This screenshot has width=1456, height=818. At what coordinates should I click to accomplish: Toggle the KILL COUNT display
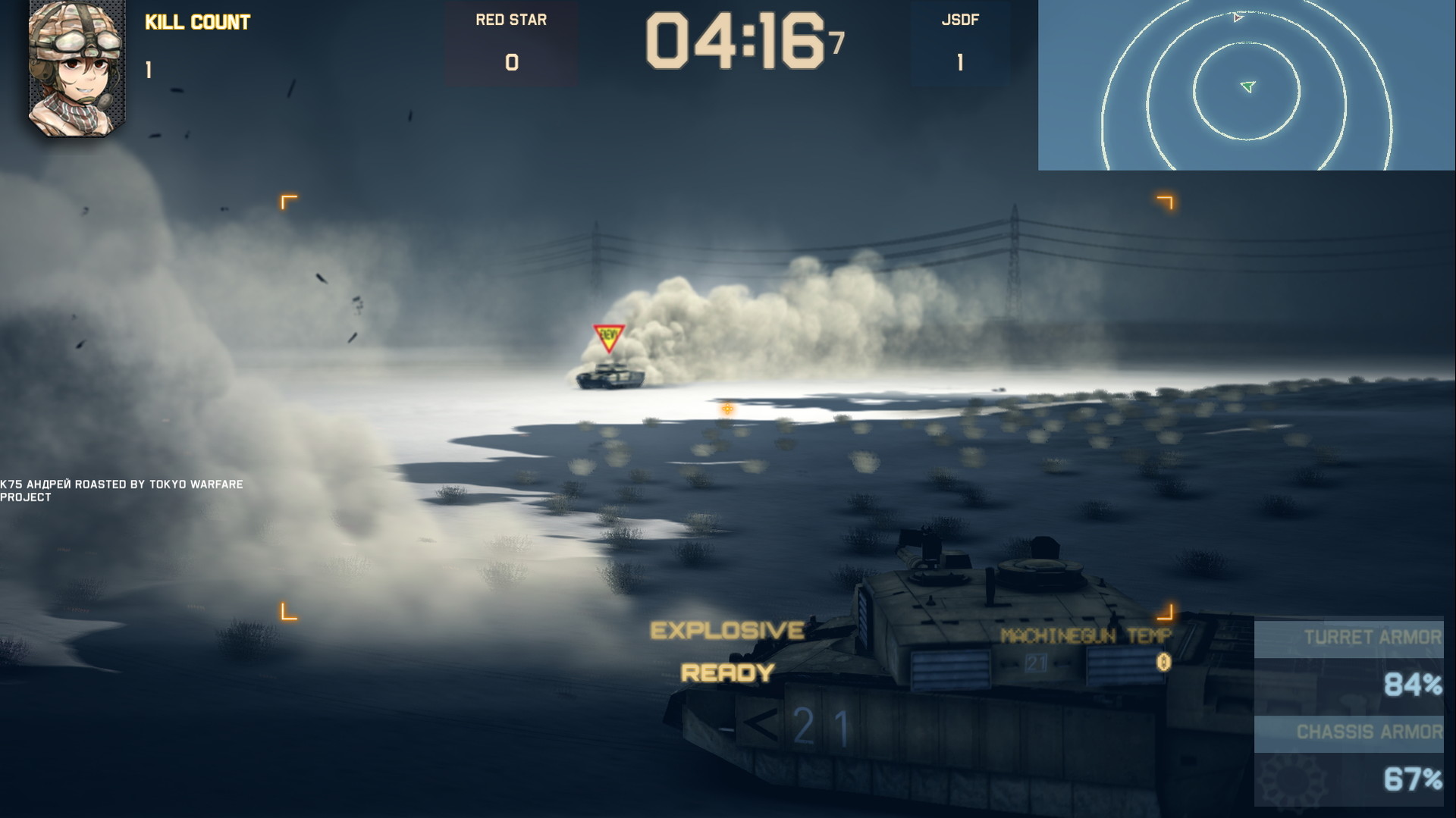[x=196, y=22]
